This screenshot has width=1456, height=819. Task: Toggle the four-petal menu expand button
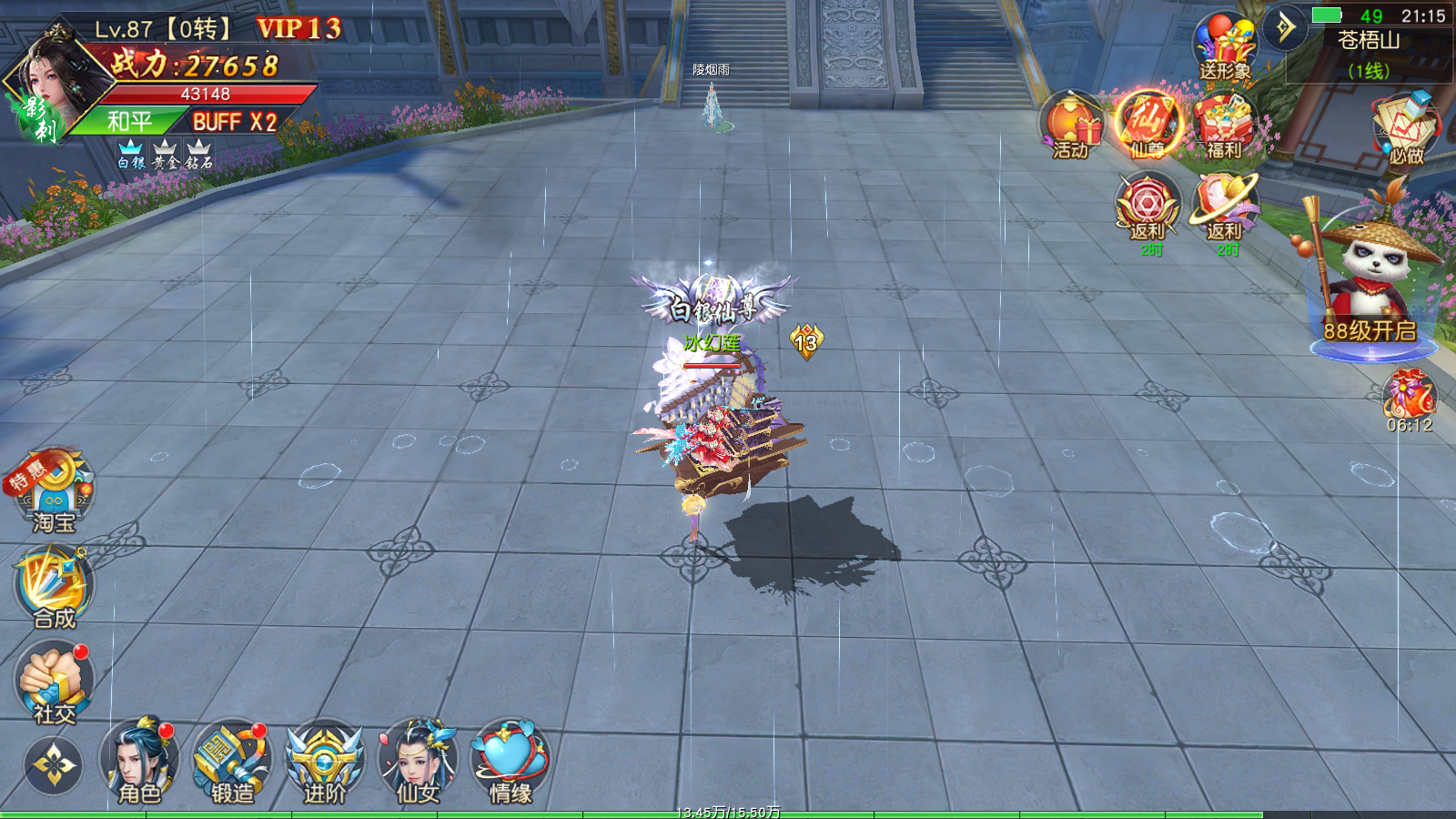point(53,765)
